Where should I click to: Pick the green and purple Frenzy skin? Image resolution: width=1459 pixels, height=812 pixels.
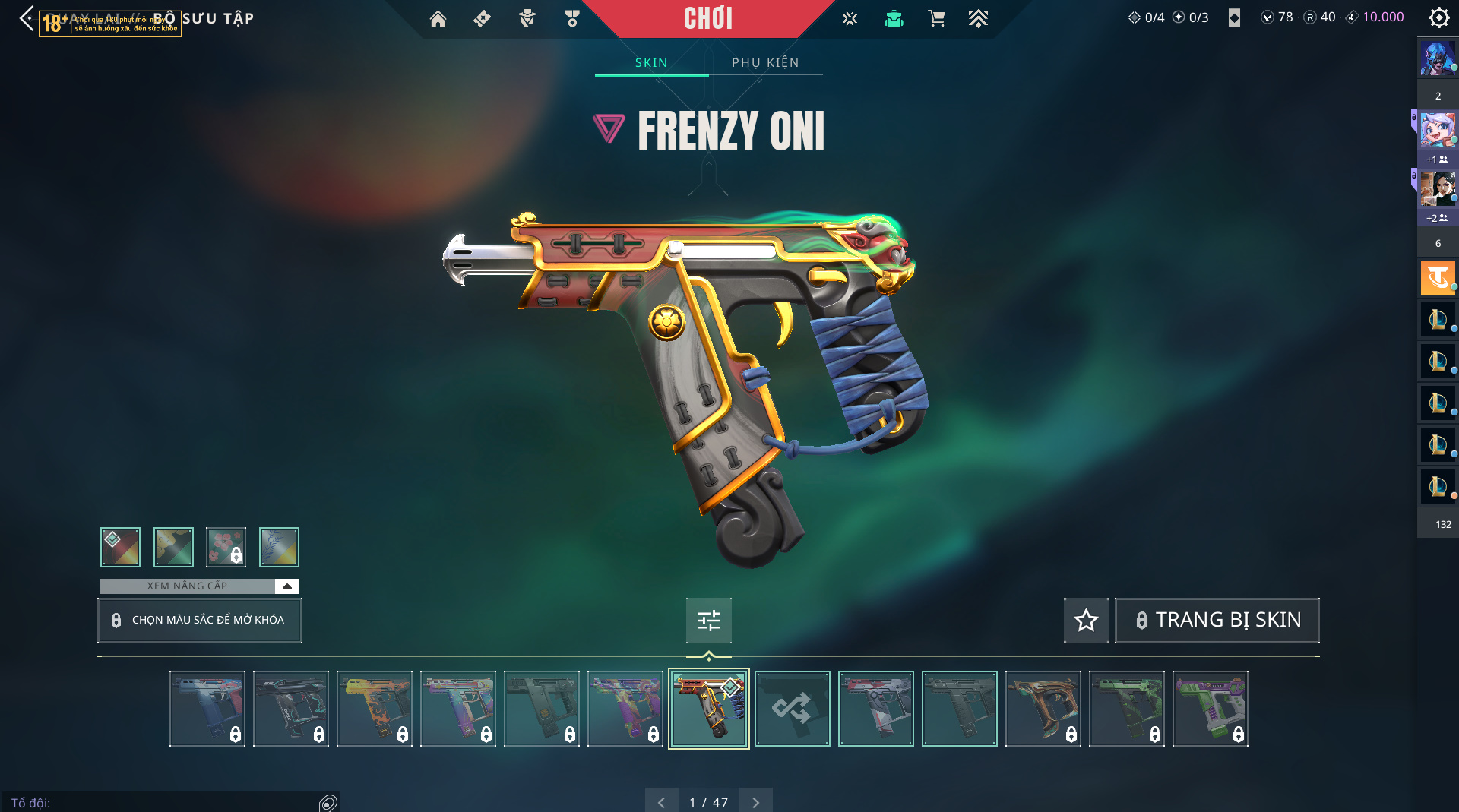pyautogui.click(x=1210, y=709)
